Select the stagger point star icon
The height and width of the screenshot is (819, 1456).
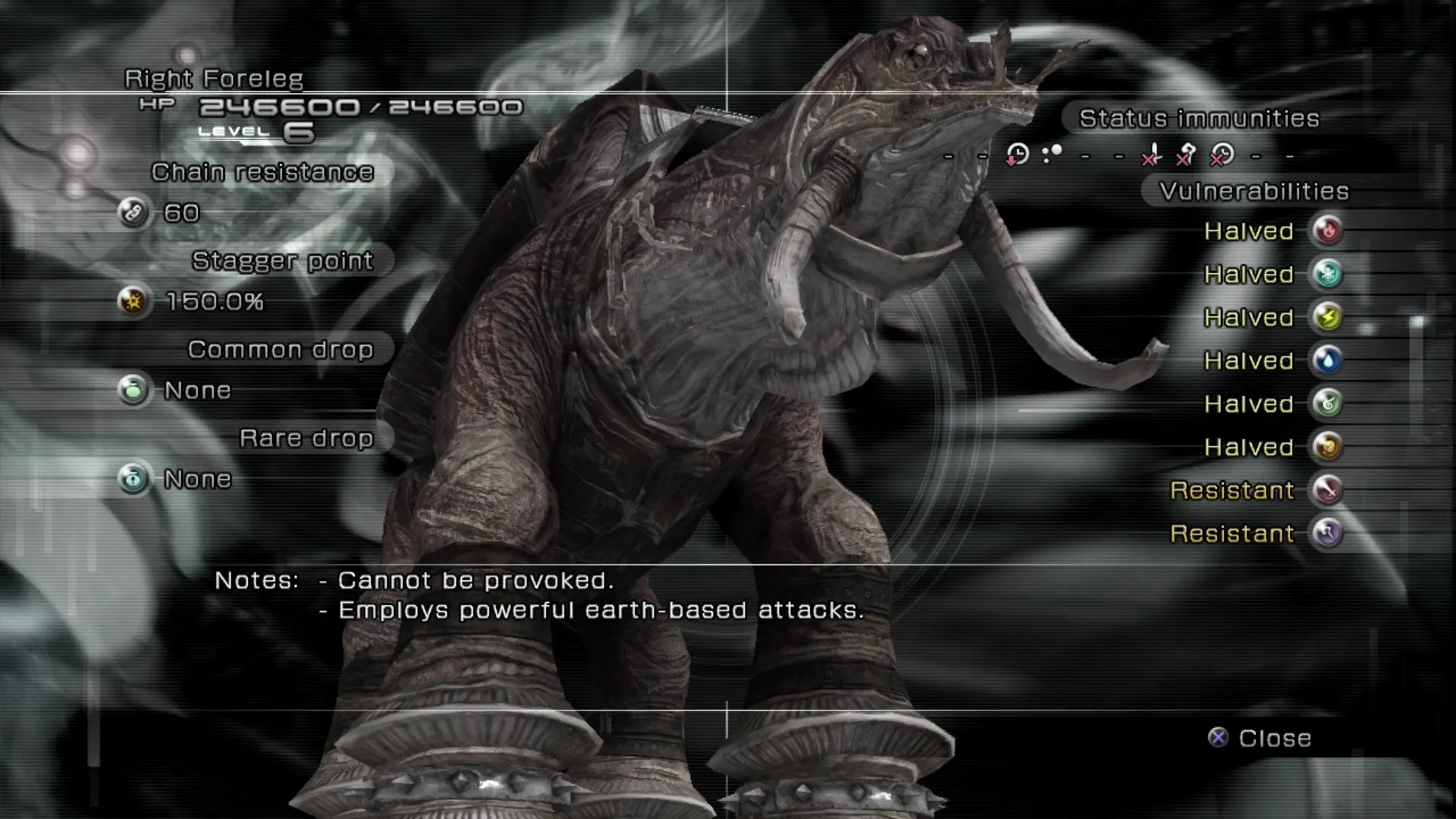pos(133,302)
